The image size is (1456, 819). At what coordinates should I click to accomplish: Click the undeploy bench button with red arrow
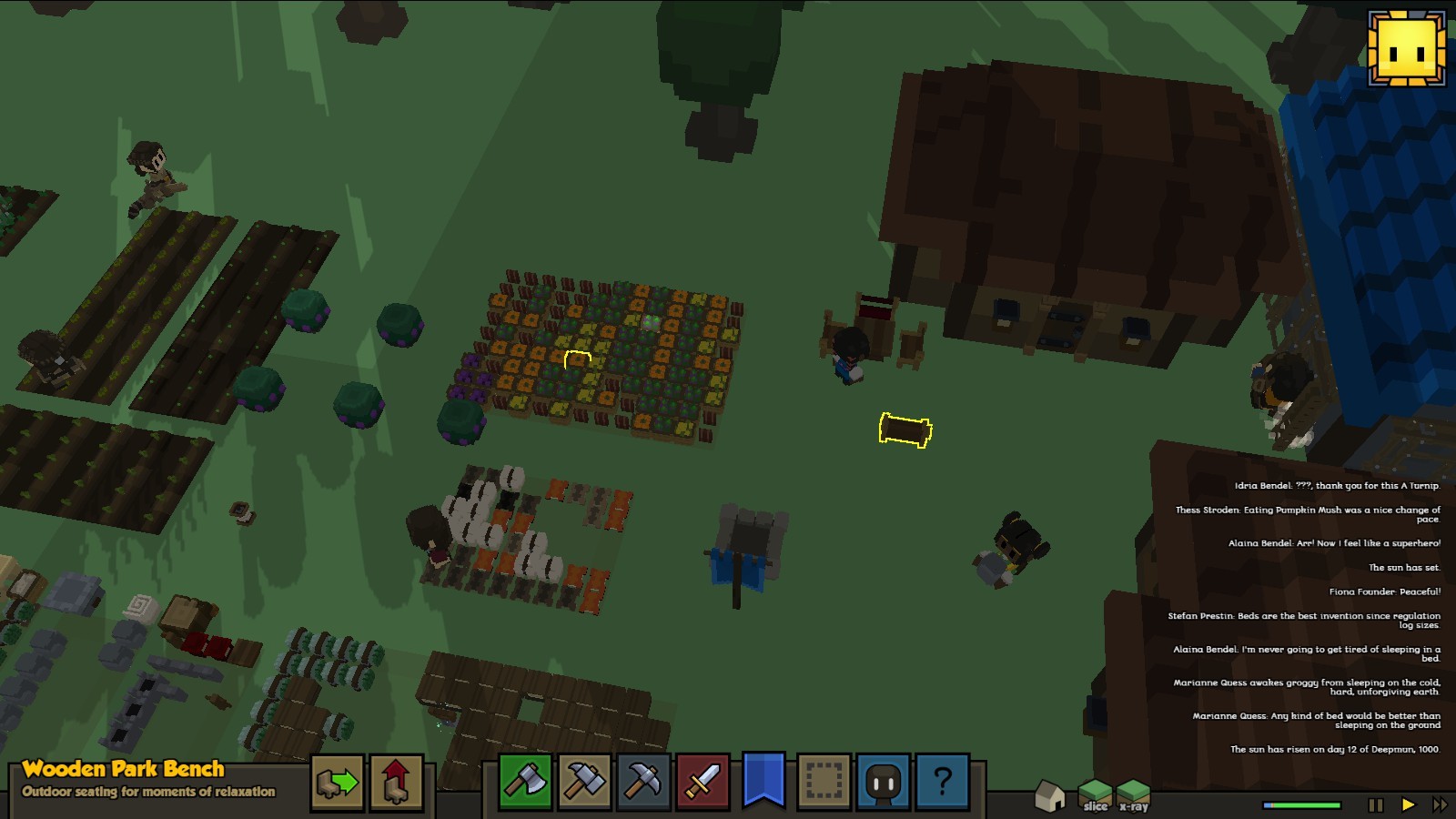[396, 782]
